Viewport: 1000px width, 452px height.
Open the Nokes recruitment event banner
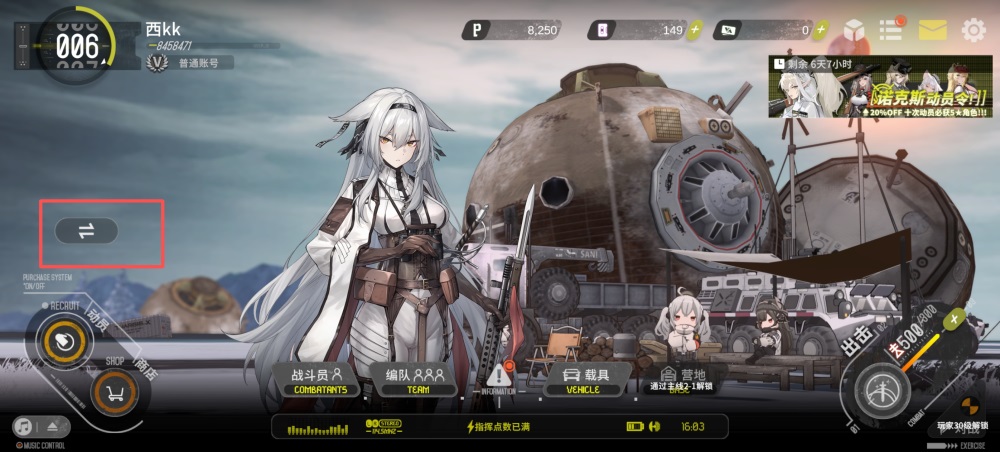click(881, 86)
